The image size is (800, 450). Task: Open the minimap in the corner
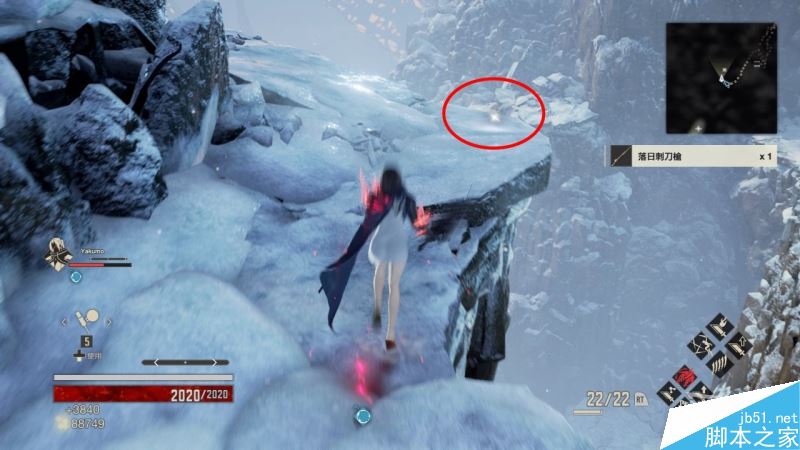click(723, 79)
